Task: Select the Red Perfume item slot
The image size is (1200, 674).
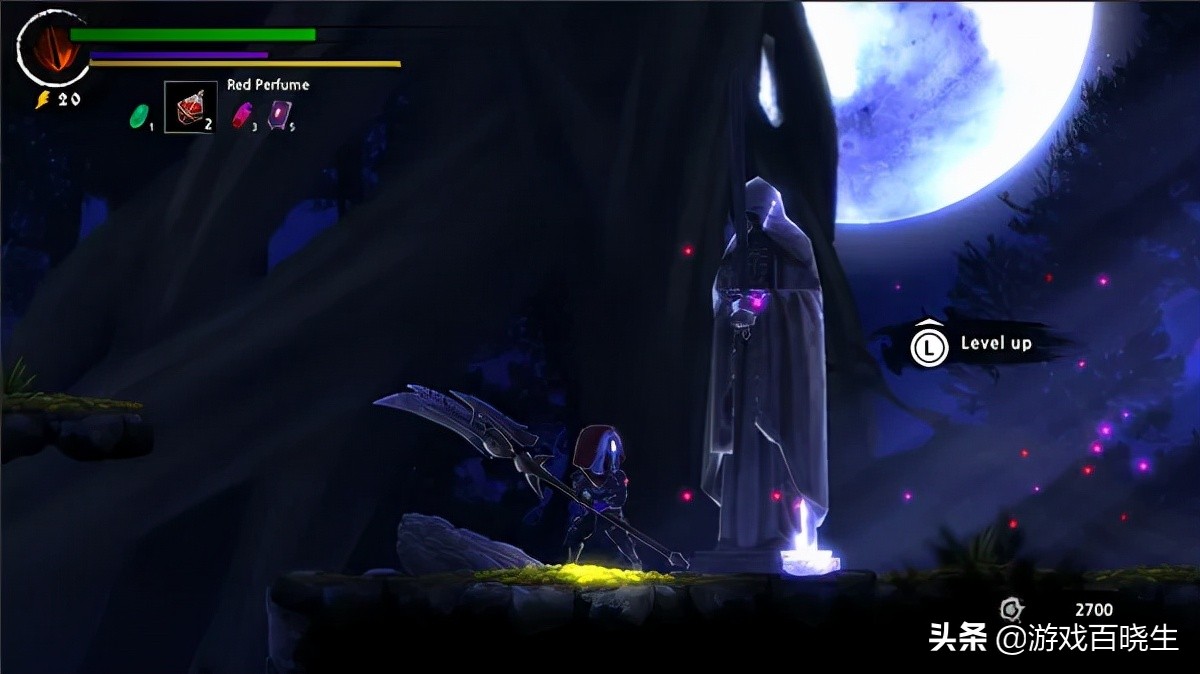Action: click(x=190, y=107)
